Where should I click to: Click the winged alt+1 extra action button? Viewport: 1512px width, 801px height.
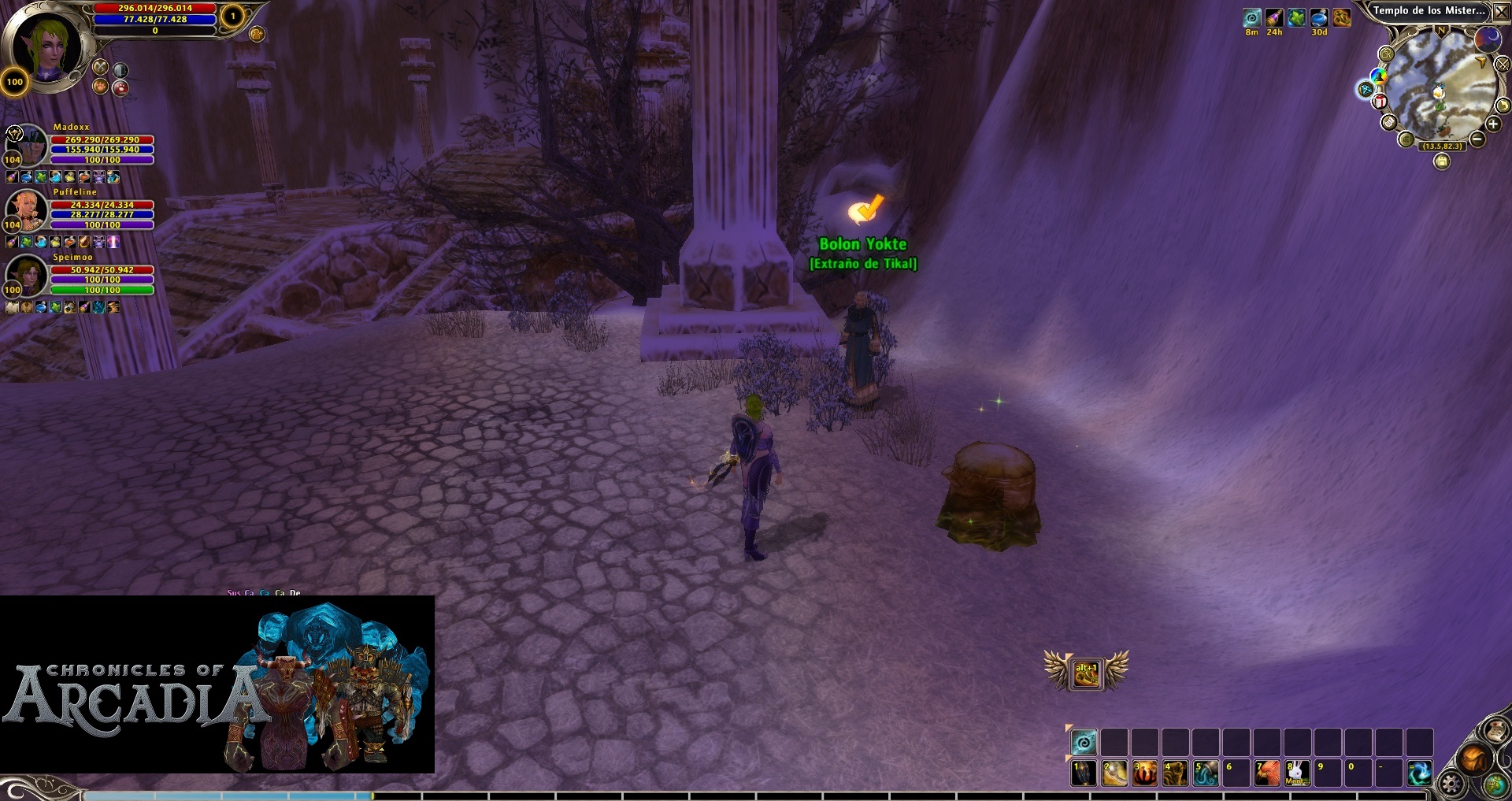pos(1086,673)
